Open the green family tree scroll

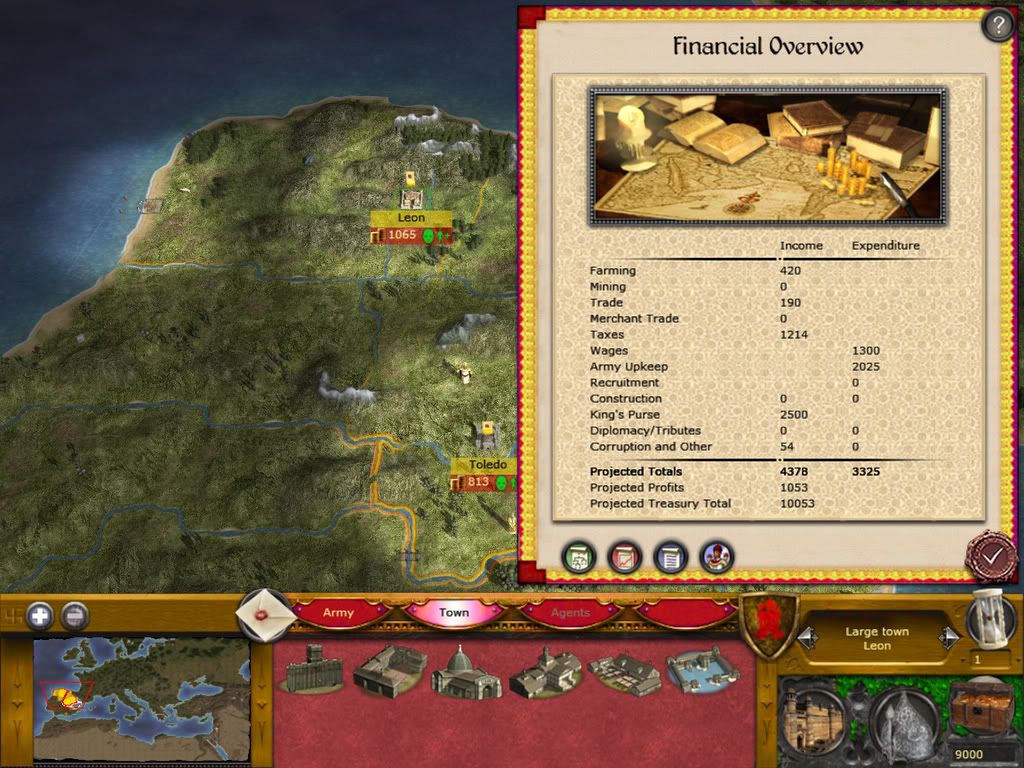pos(579,557)
